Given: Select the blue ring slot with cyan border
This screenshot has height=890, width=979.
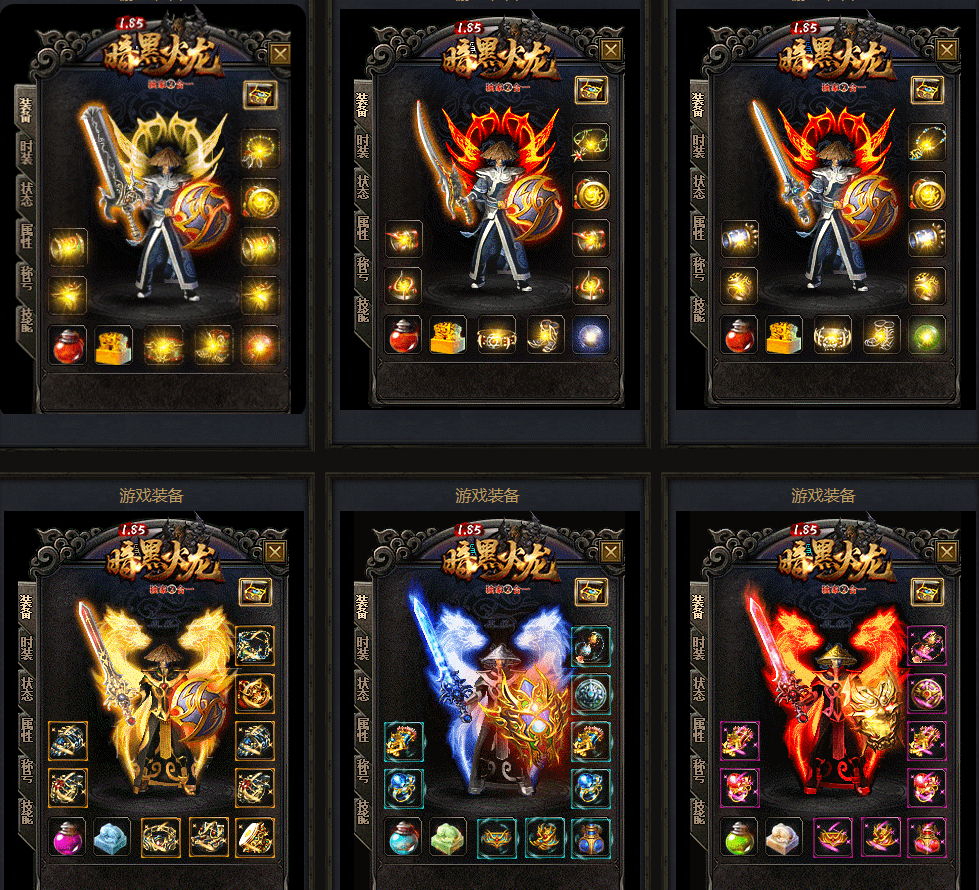Looking at the screenshot, I should point(404,787).
